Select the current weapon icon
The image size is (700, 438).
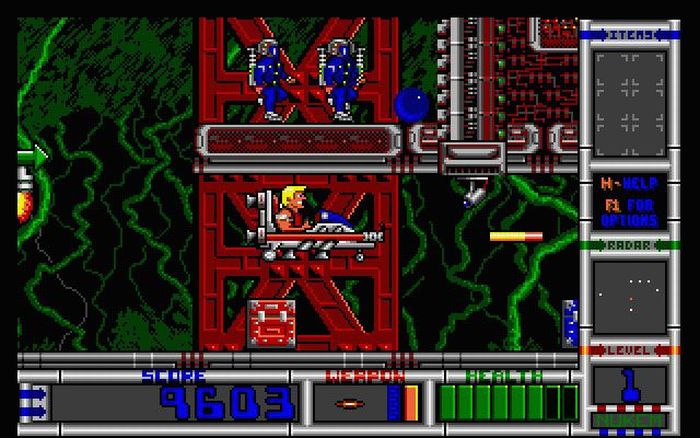pyautogui.click(x=348, y=403)
